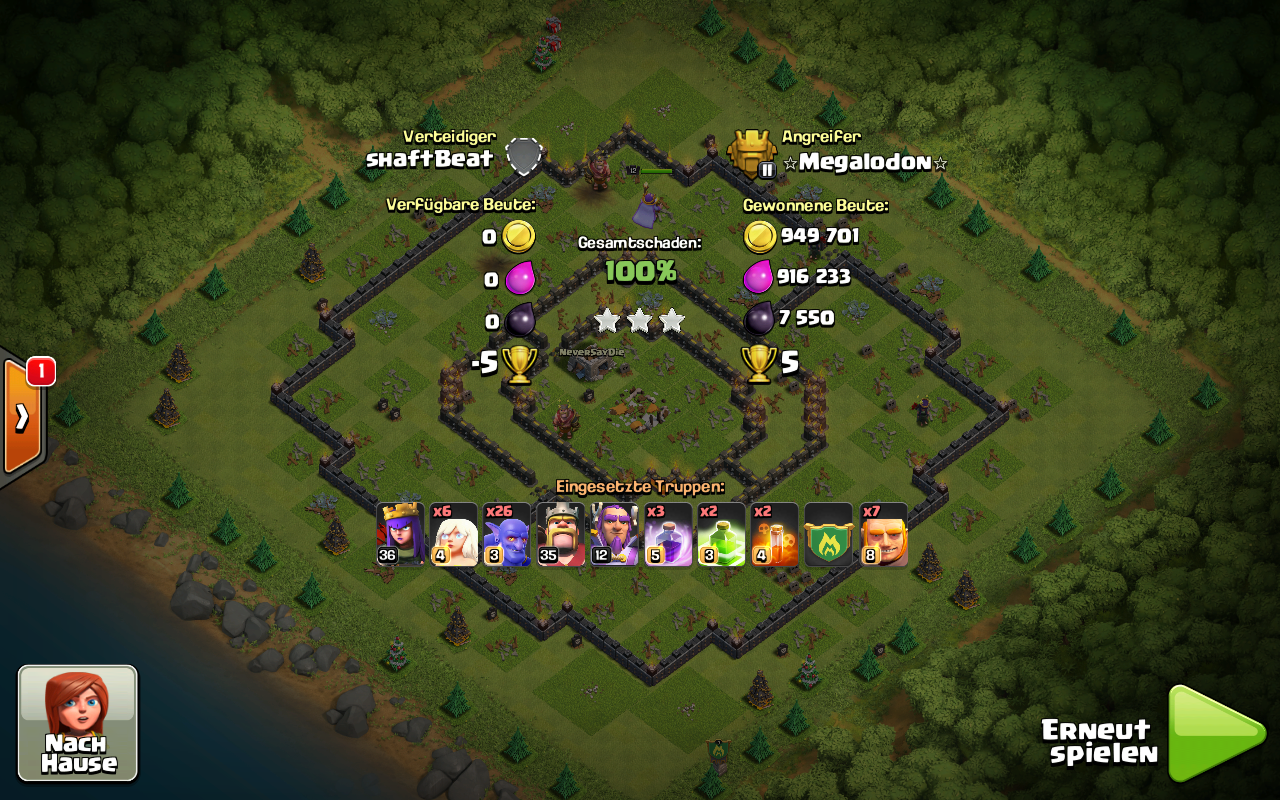Click the attacker's gold league badge
The height and width of the screenshot is (800, 1280).
[752, 153]
